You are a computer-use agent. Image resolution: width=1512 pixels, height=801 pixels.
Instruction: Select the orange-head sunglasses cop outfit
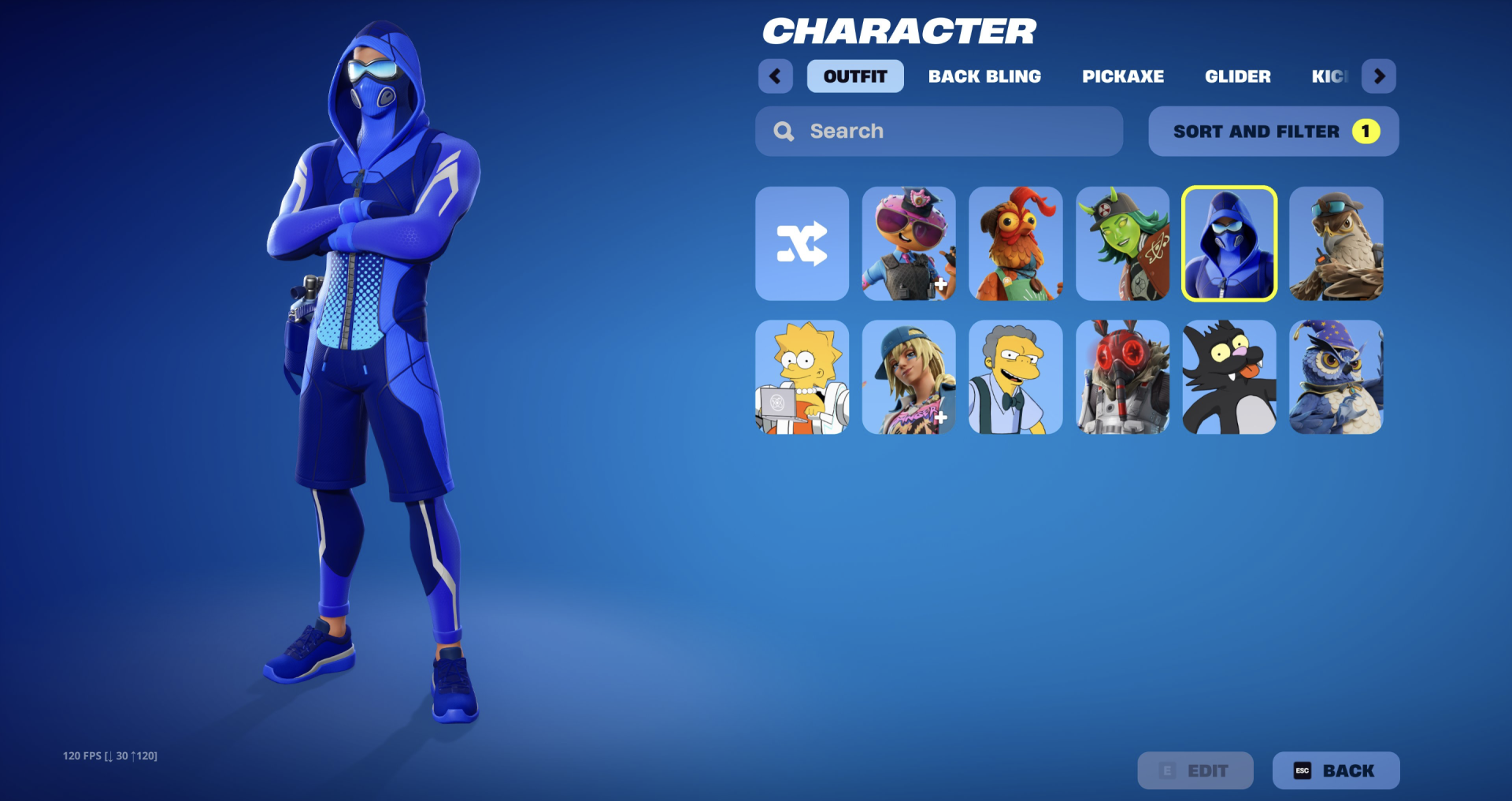909,243
